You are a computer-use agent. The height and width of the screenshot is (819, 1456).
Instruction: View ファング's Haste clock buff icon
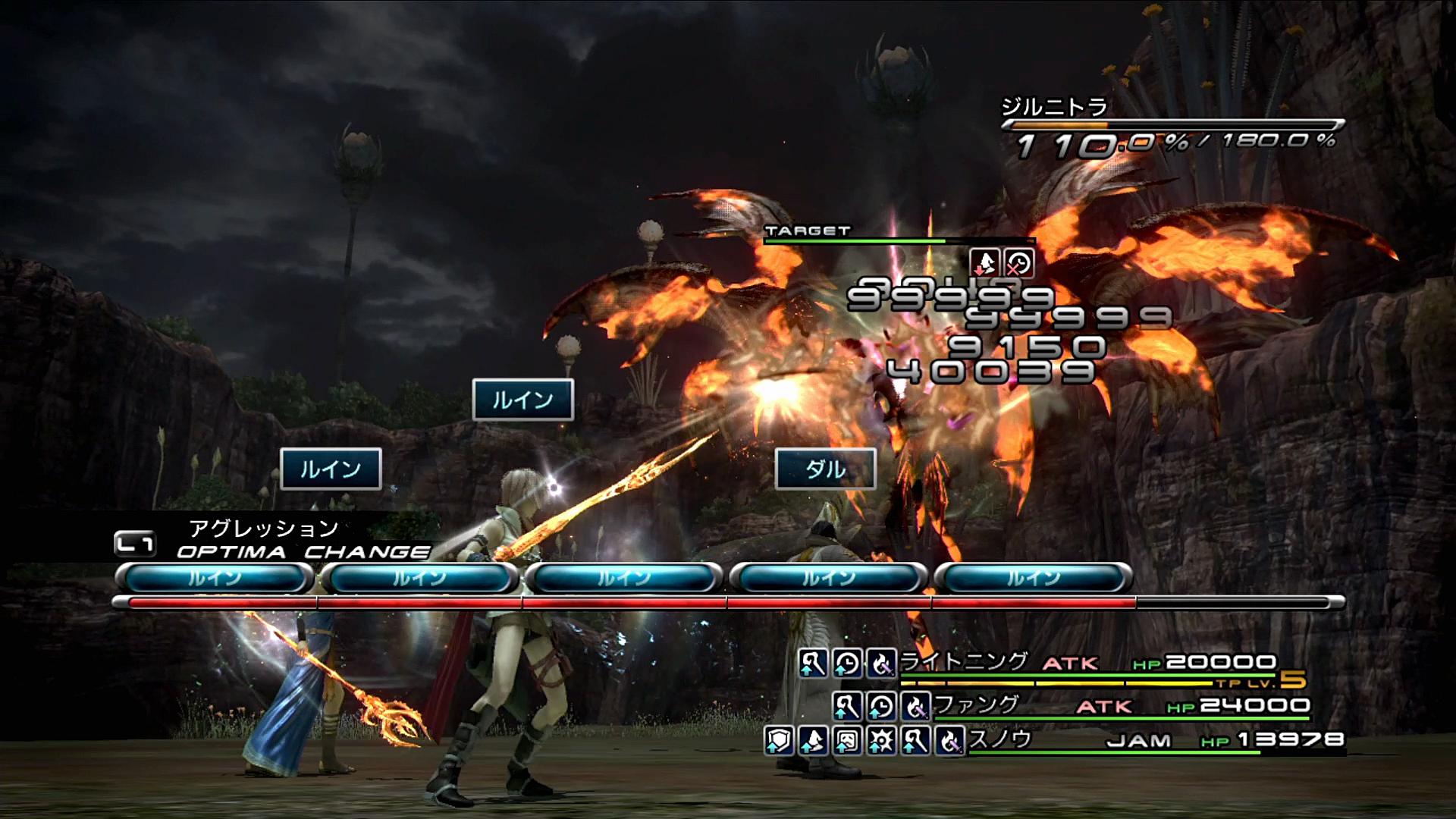pos(881,707)
